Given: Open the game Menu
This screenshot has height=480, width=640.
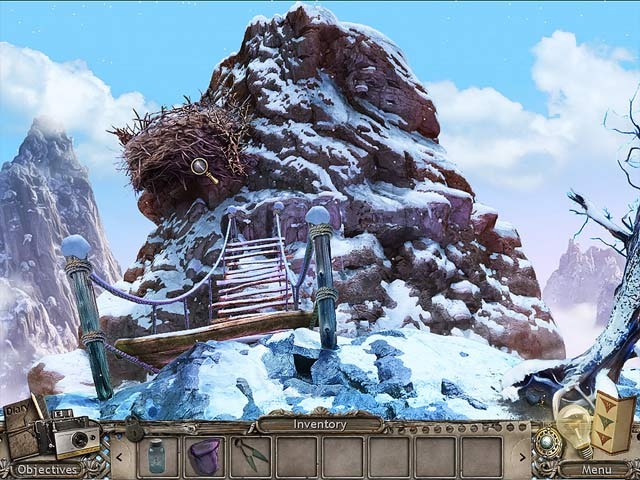Looking at the screenshot, I should 595,467.
